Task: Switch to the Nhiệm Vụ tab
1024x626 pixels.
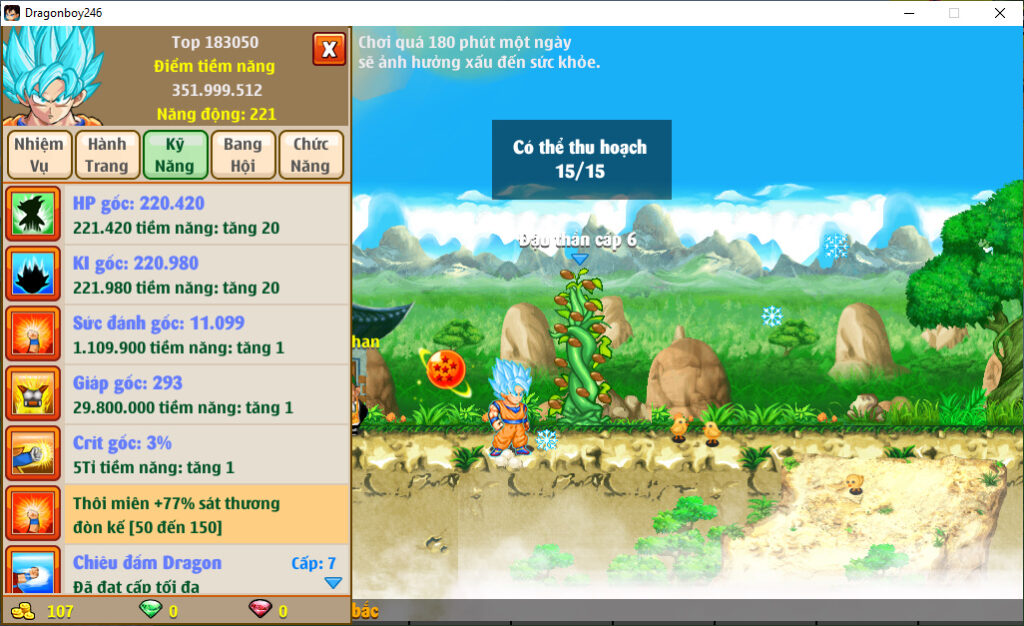Action: coord(39,155)
